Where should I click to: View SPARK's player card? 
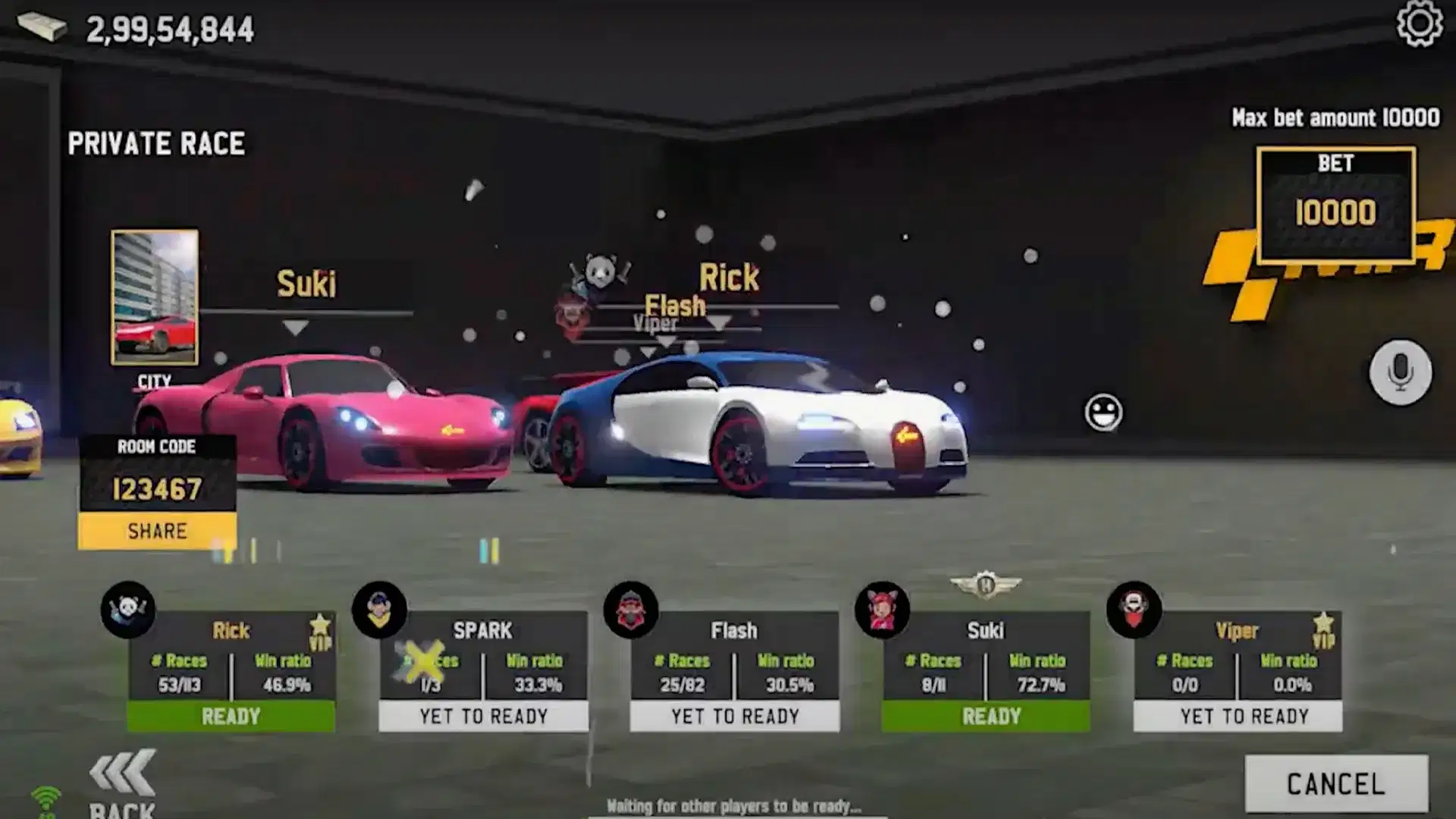click(483, 671)
